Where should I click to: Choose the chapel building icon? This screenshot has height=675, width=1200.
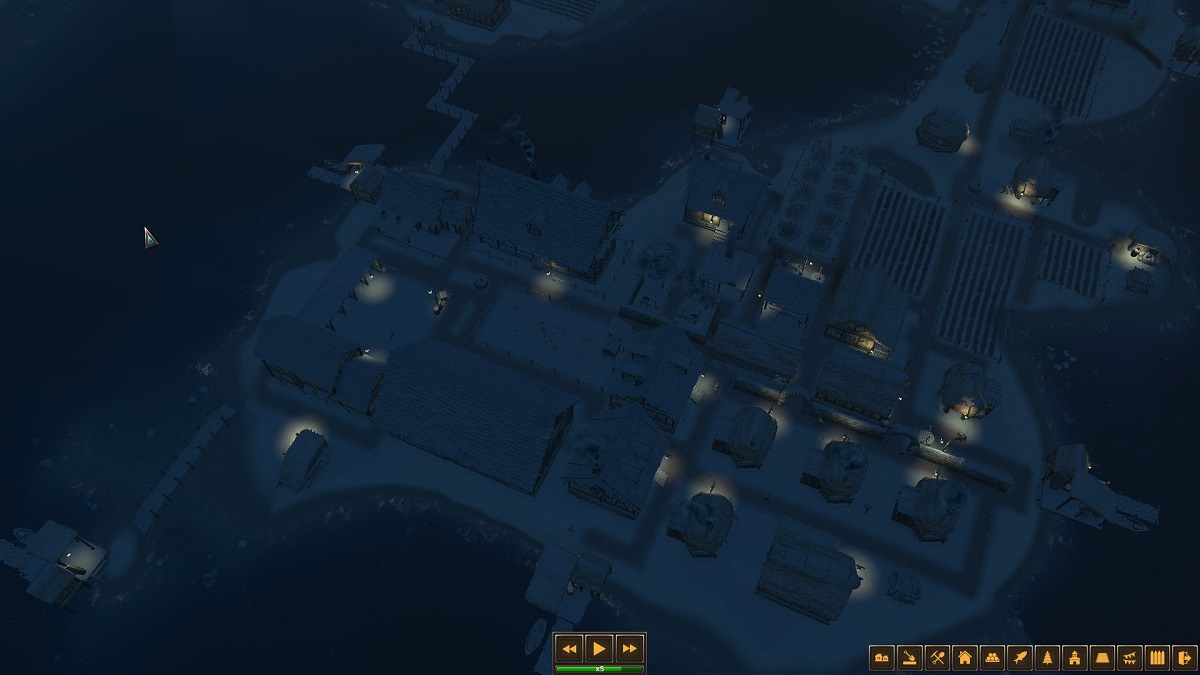(1075, 657)
